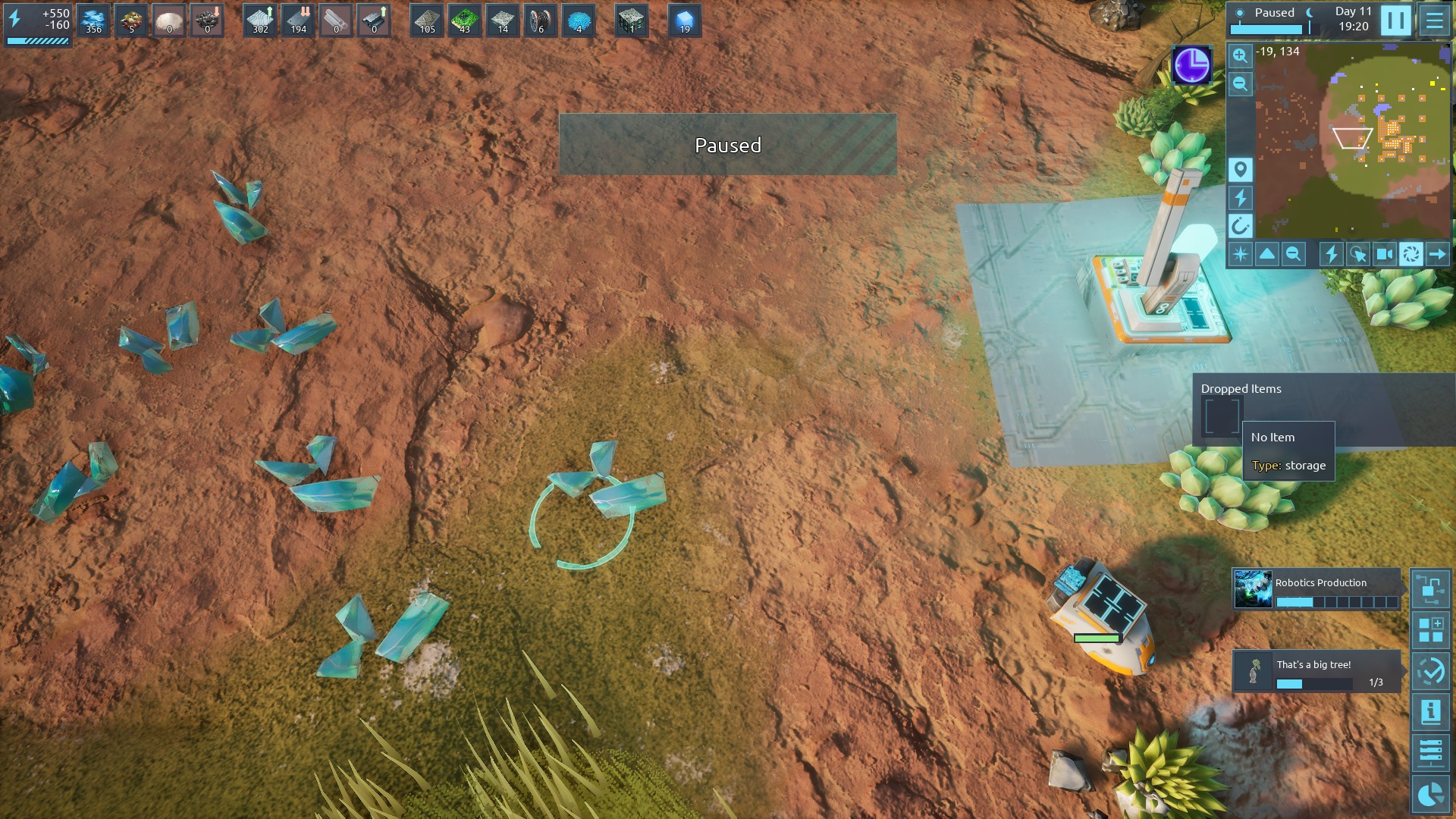This screenshot has width=1456, height=819.
Task: Select the empty Dropped Items storage slot
Action: (1221, 415)
